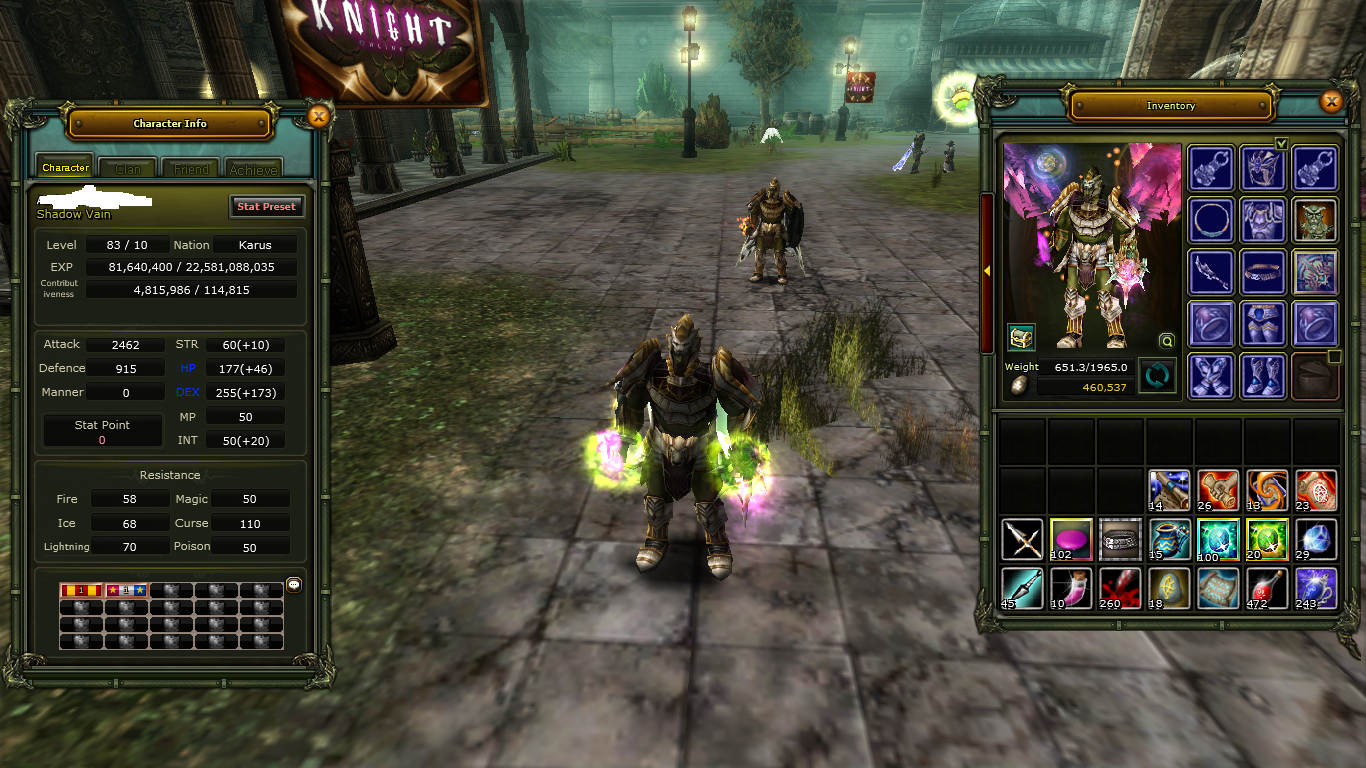The image size is (1366, 768).
Task: Click the circular arrows refresh button
Action: (x=1156, y=377)
